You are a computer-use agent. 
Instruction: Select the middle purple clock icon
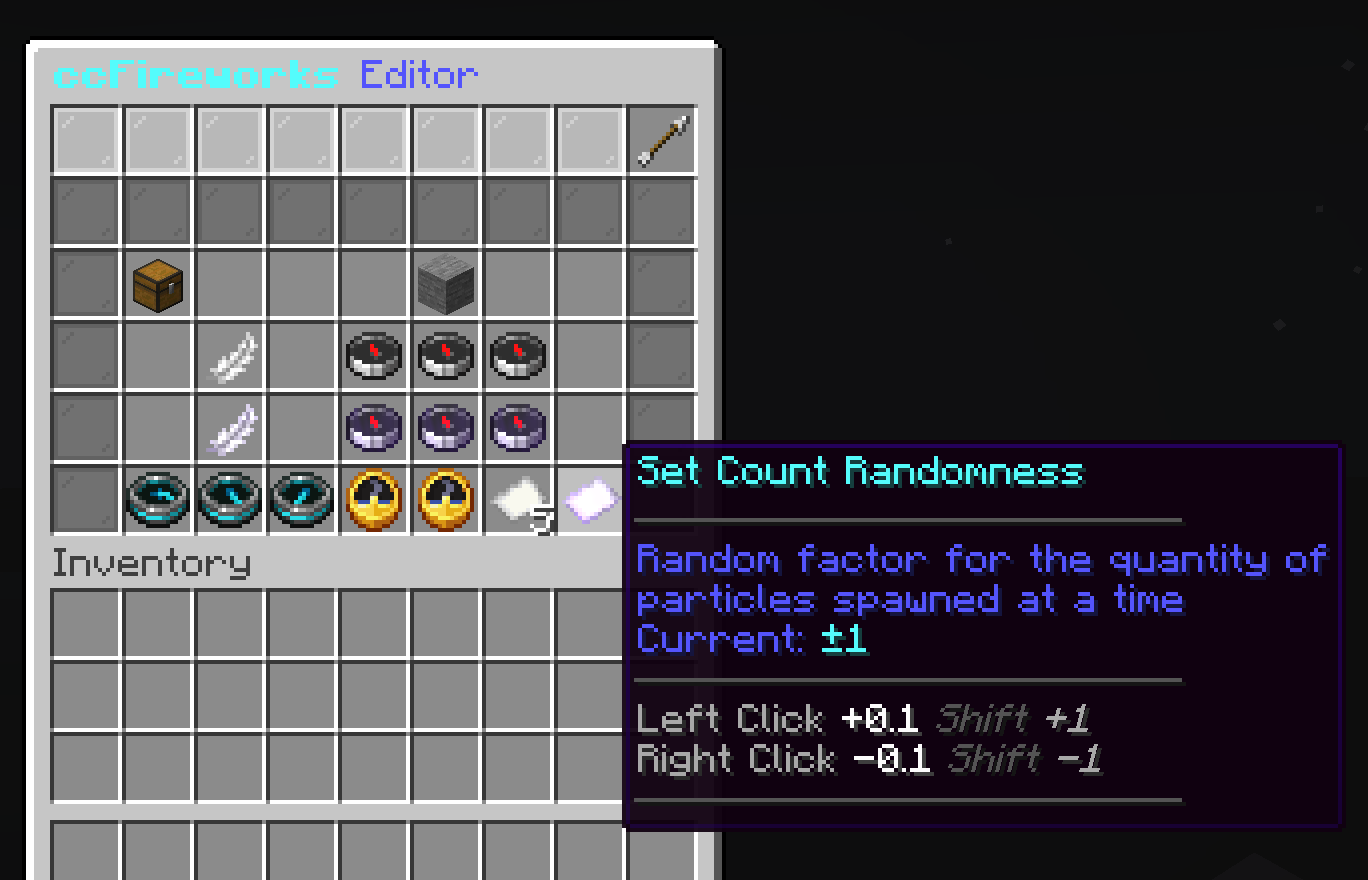[446, 428]
